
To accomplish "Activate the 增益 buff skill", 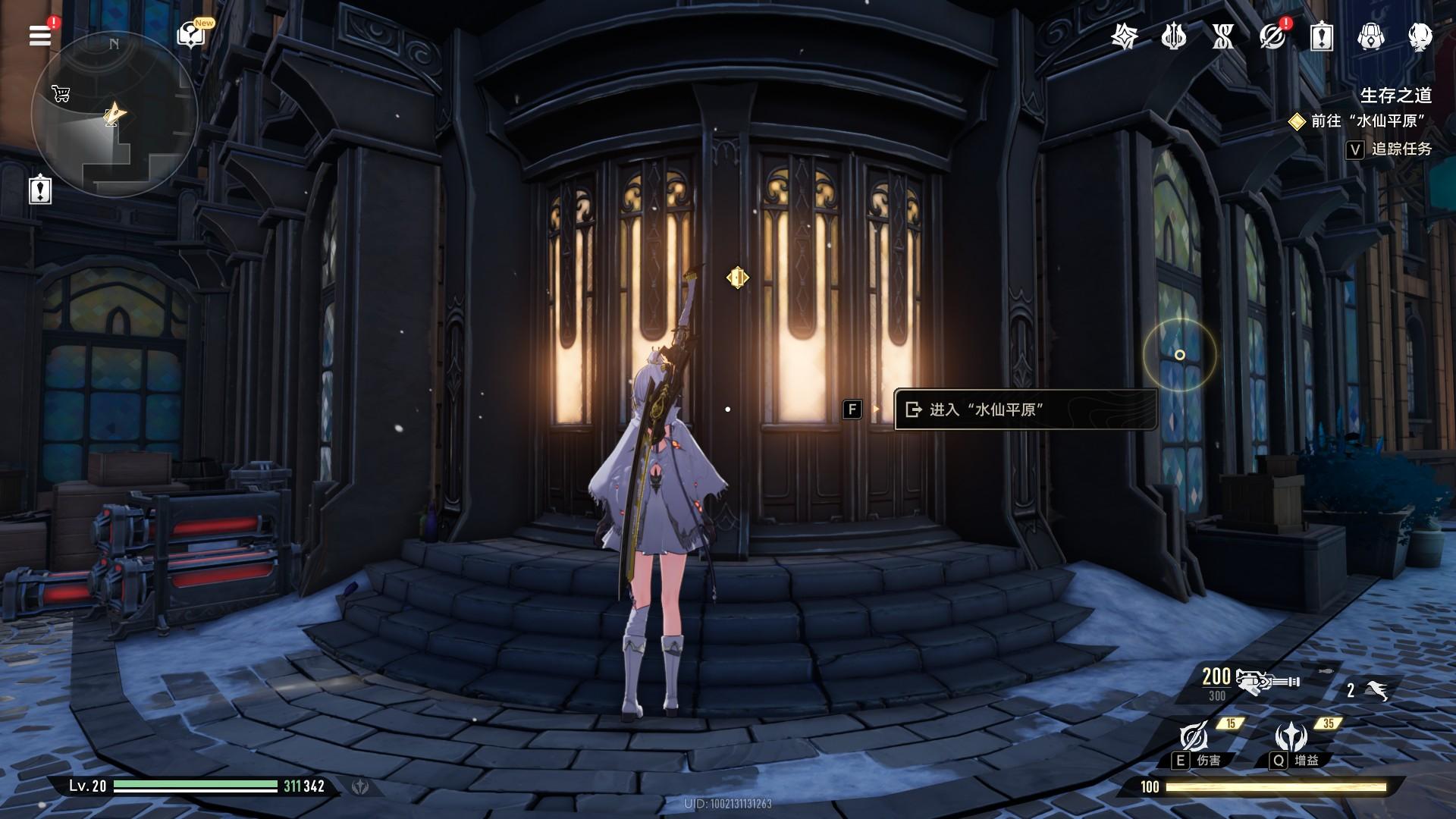I will tap(1291, 737).
